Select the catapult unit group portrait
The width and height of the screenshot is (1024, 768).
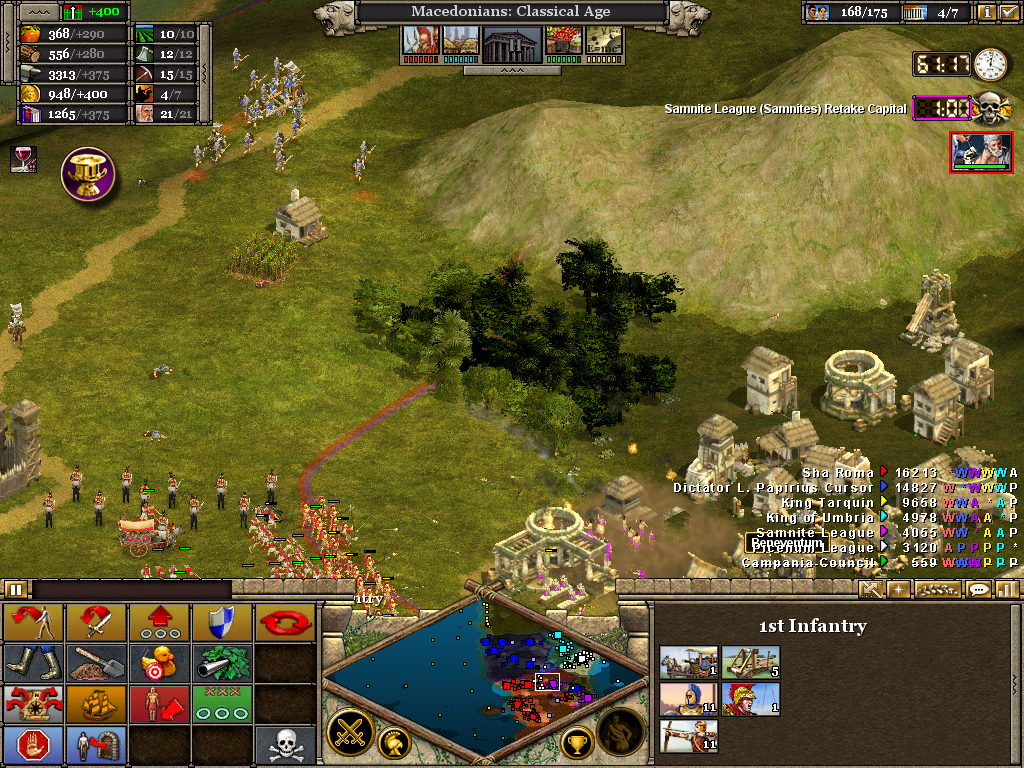point(751,662)
